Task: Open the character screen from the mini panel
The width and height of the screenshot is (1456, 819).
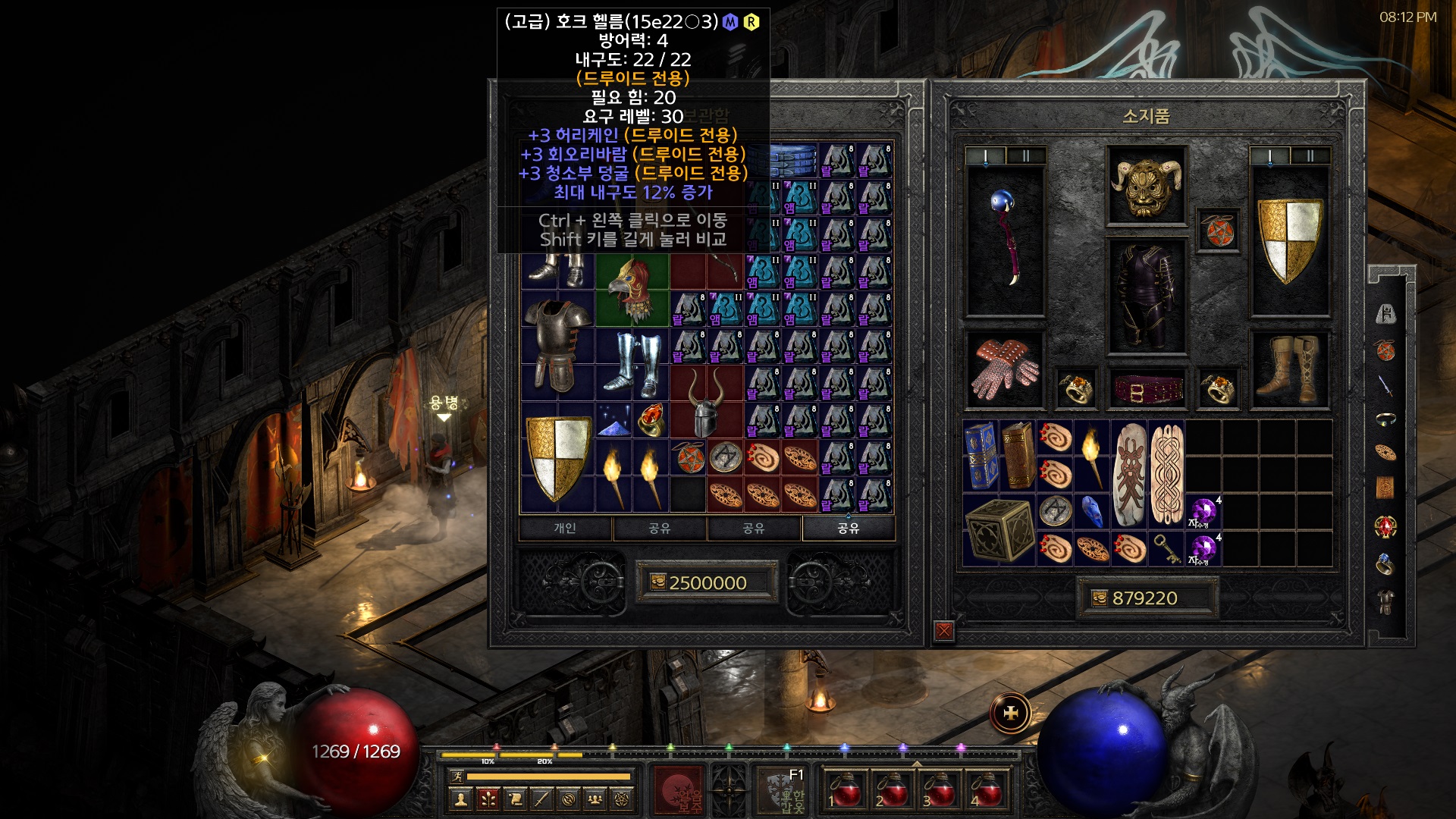Action: [460, 799]
